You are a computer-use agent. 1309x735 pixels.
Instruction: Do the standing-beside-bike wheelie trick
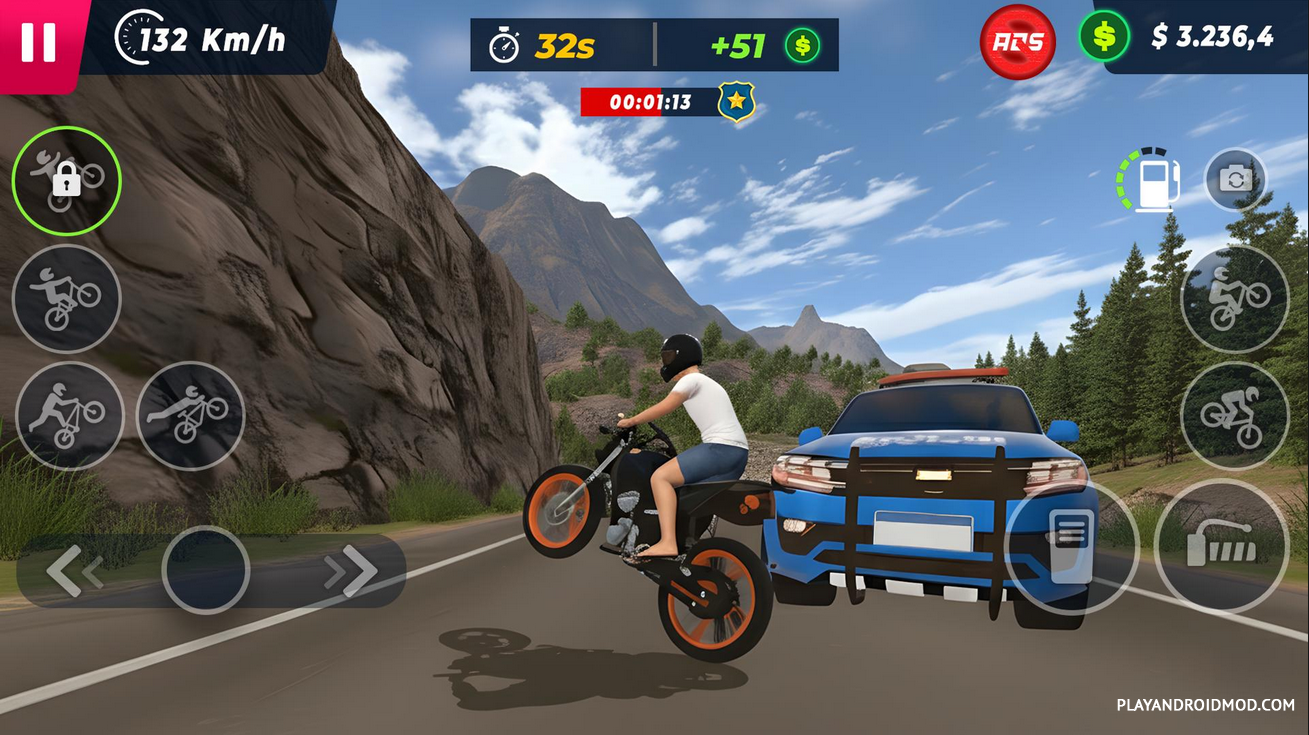click(69, 416)
